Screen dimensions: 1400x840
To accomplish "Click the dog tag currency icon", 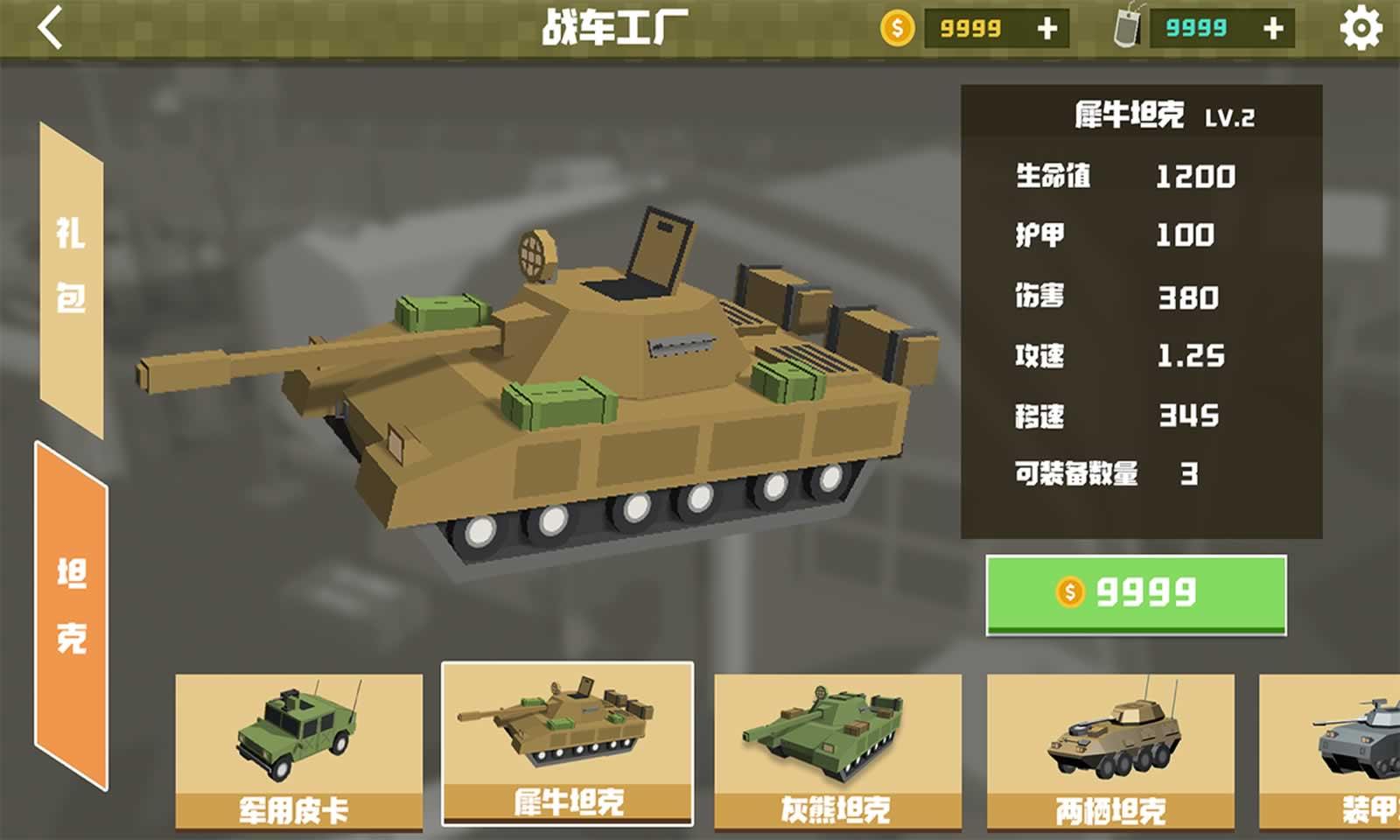I will pos(1129,28).
